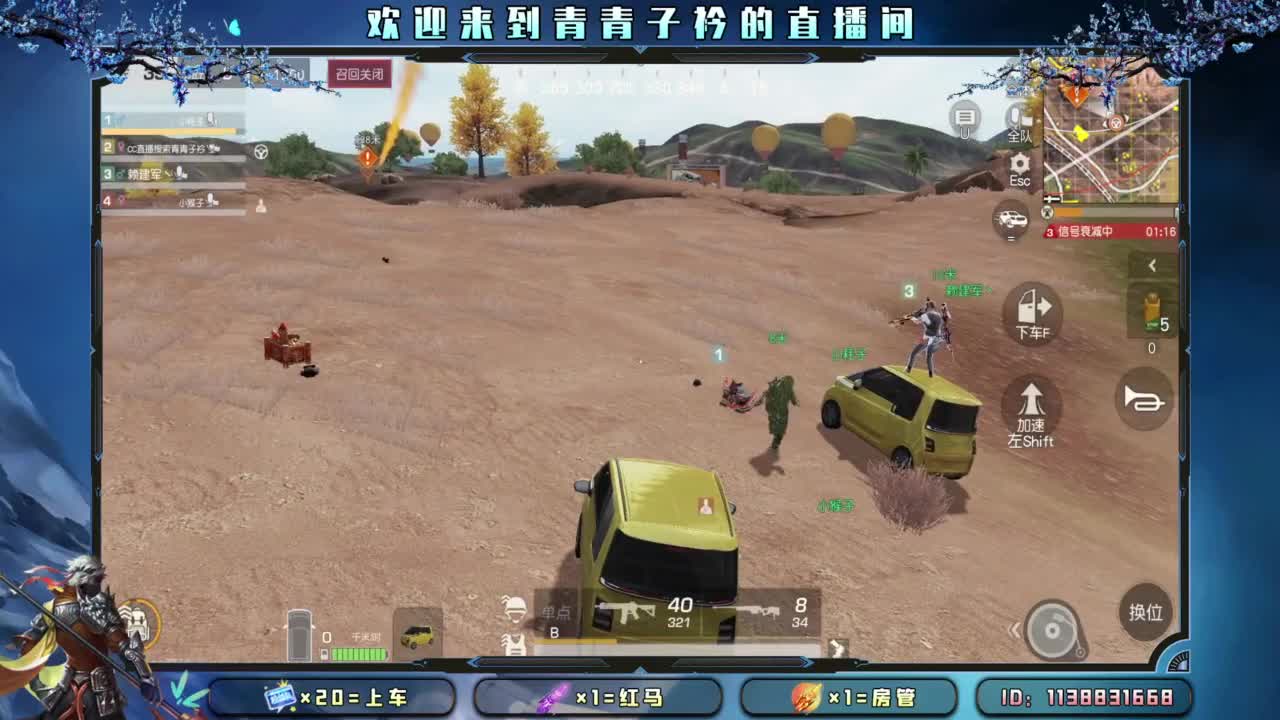Collapse the item shortcut panel chevron
Screen dimensions: 1280x720
point(1152,265)
